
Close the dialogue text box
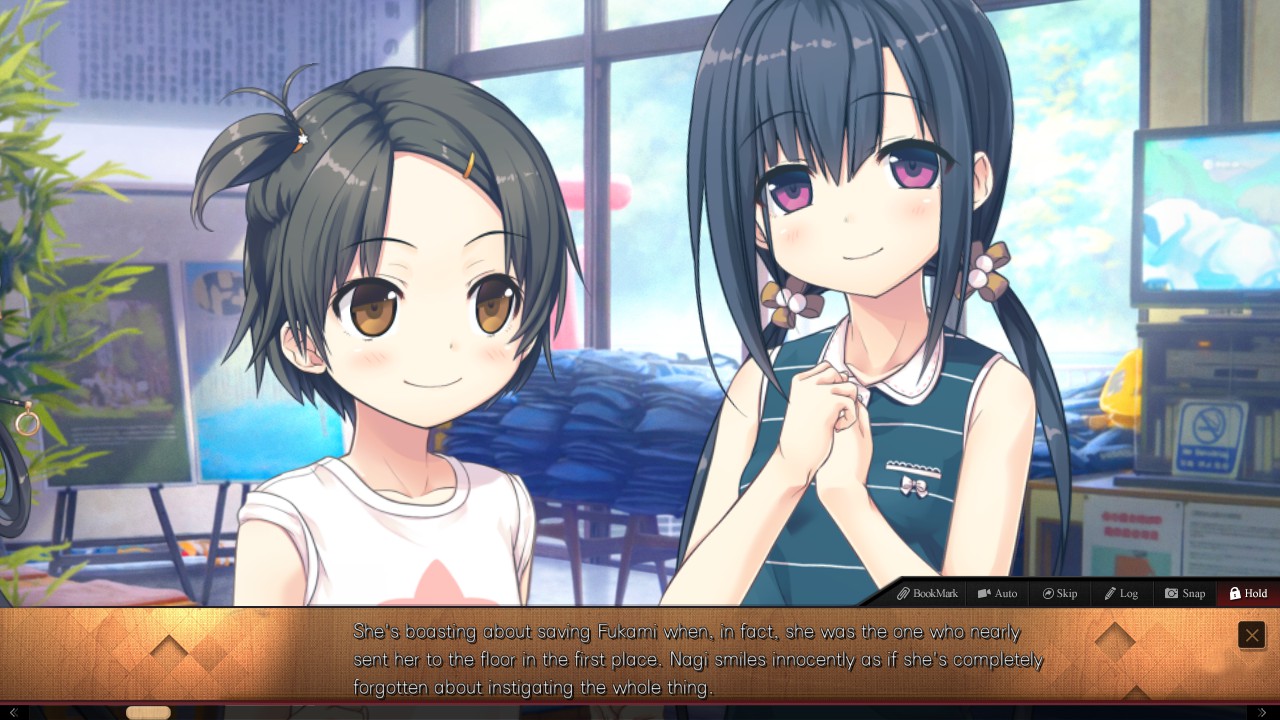pyautogui.click(x=1252, y=635)
